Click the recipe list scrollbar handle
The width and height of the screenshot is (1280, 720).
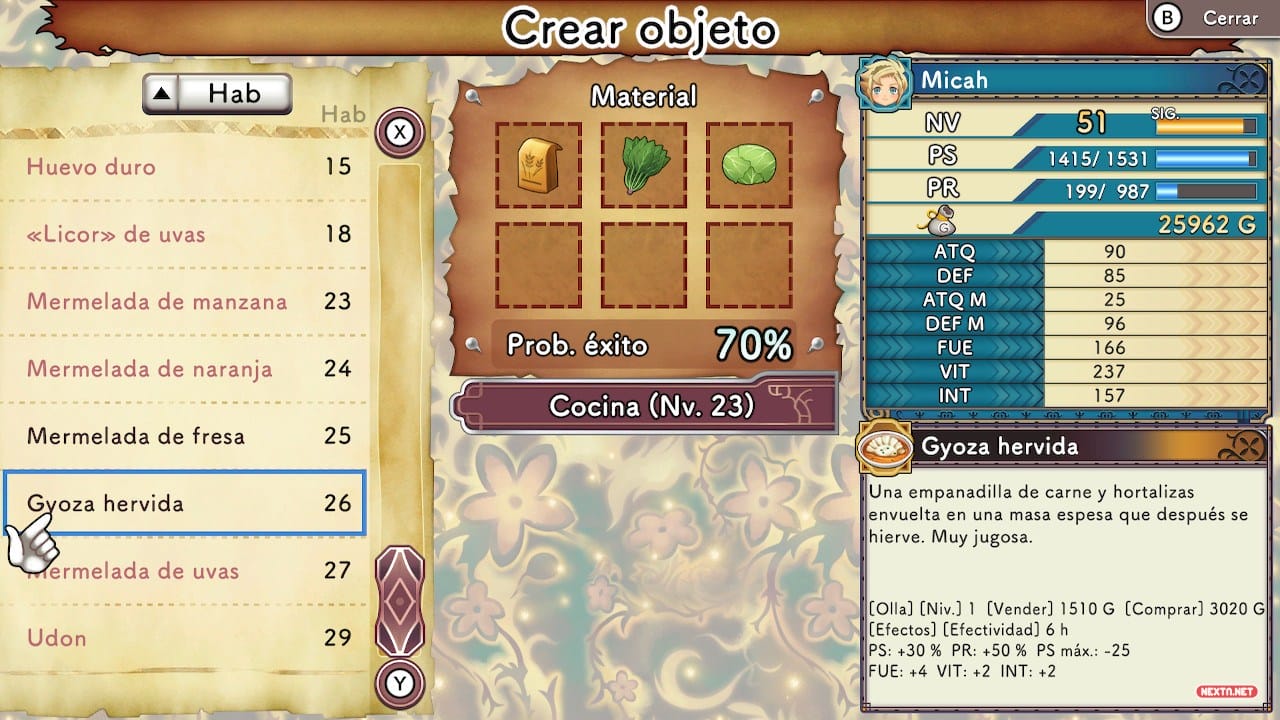pos(400,600)
